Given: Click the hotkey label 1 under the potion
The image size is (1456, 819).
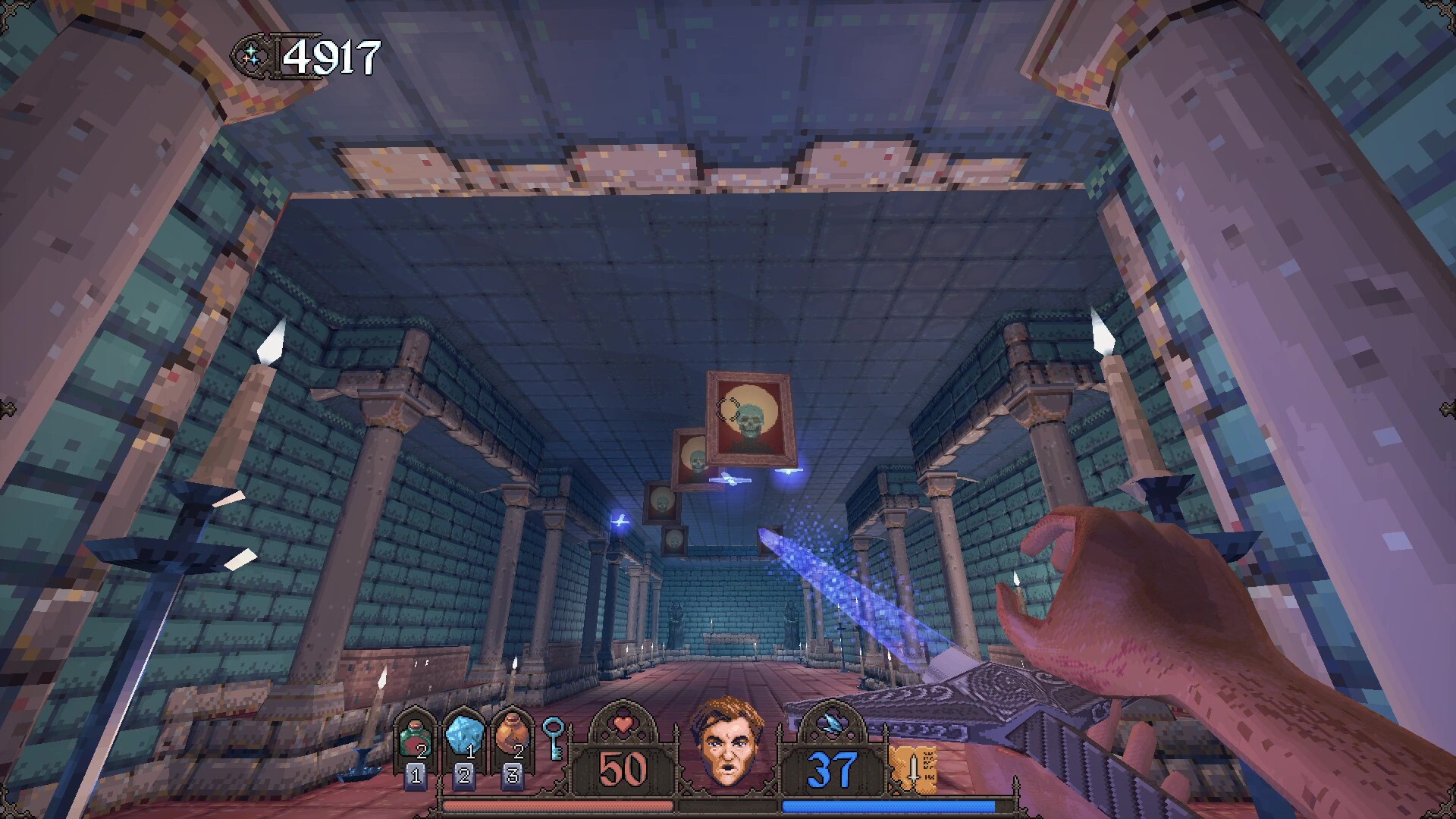Looking at the screenshot, I should [x=415, y=775].
